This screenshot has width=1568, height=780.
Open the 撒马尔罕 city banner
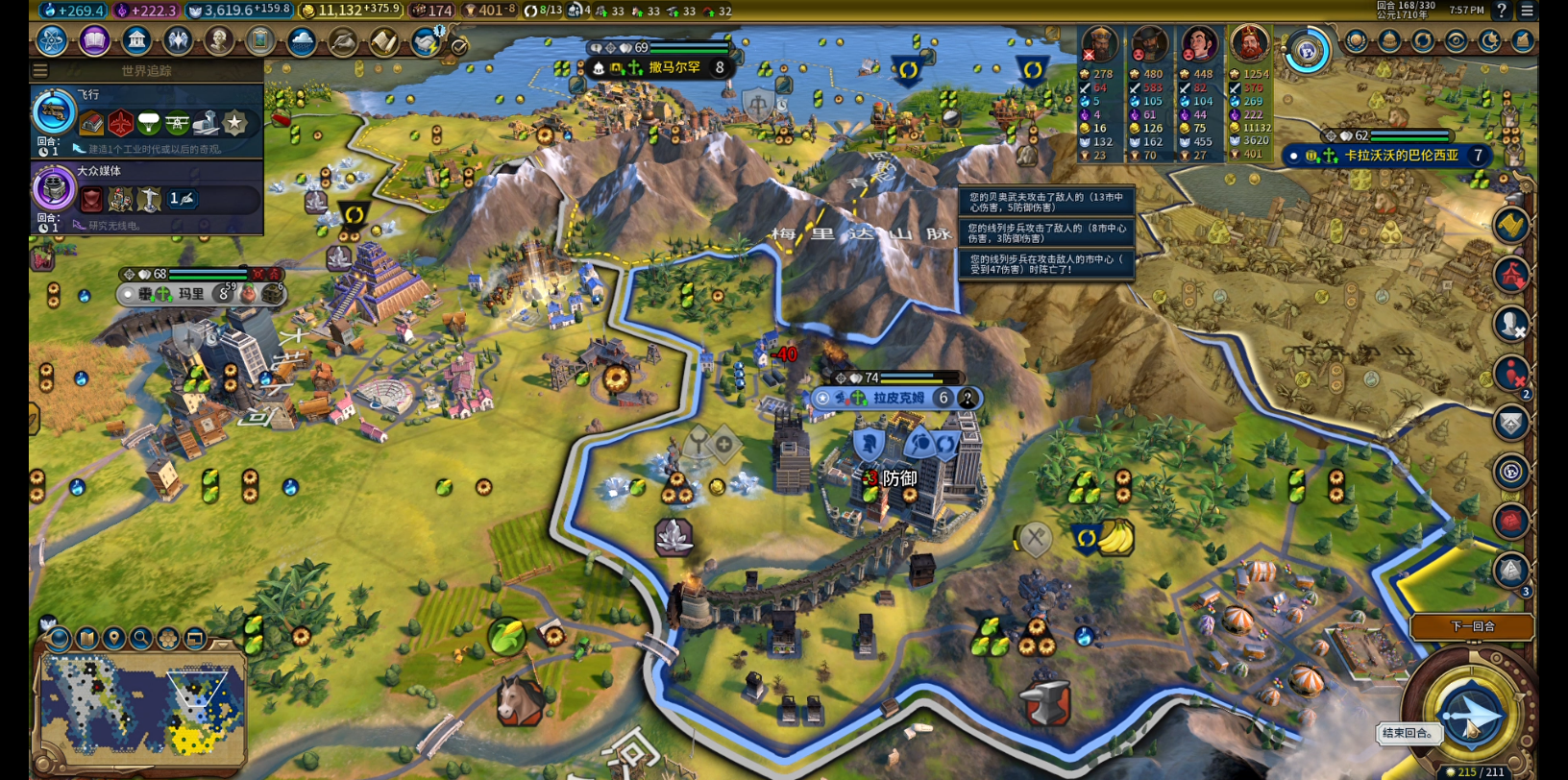click(x=673, y=67)
